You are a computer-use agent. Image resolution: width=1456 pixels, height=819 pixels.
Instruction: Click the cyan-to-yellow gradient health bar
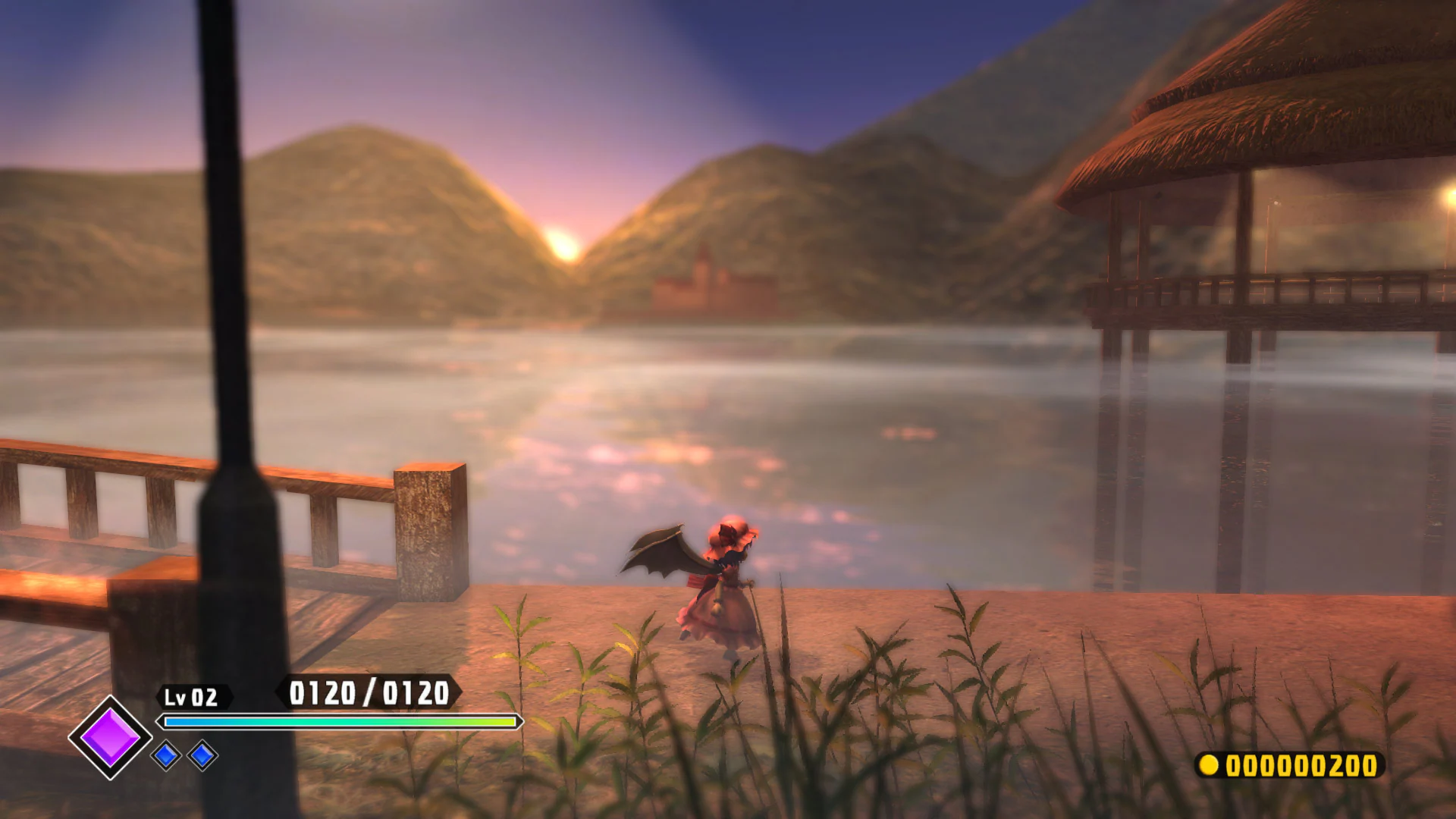[x=337, y=722]
